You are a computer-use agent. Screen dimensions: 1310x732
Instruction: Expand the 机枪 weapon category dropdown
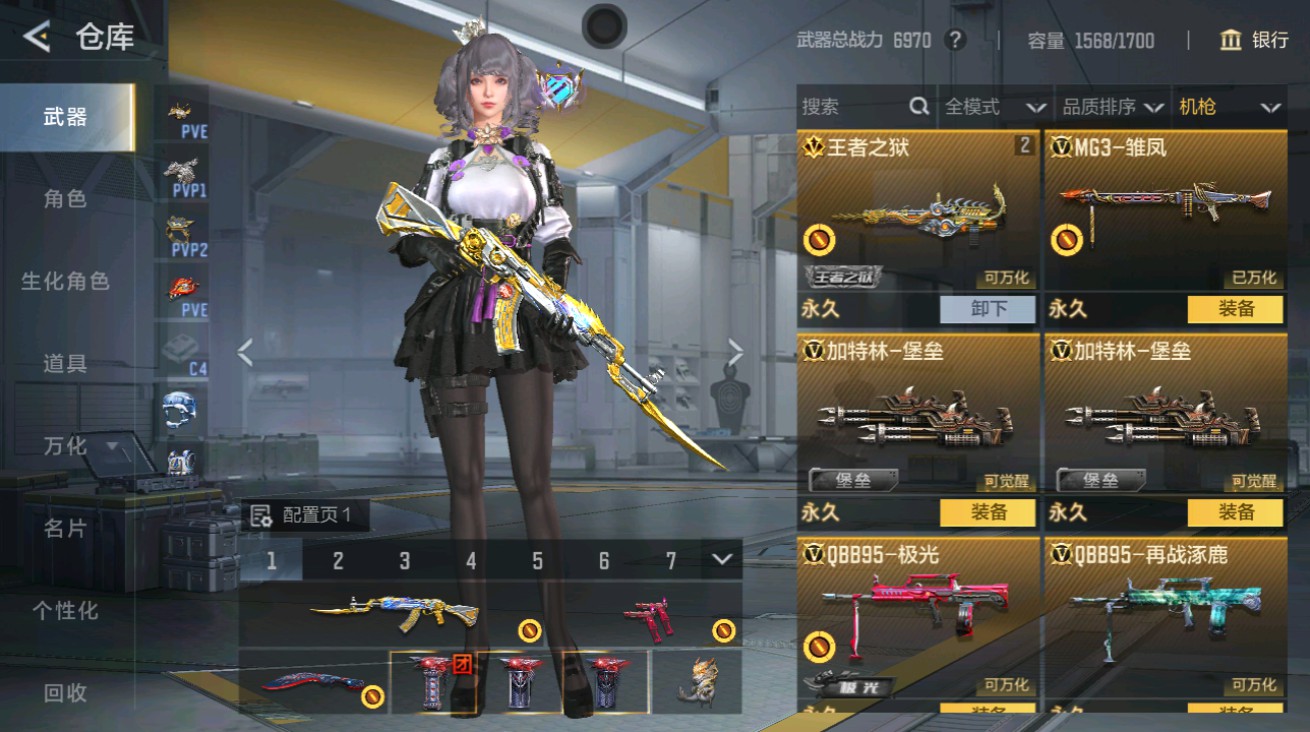[x=1228, y=106]
